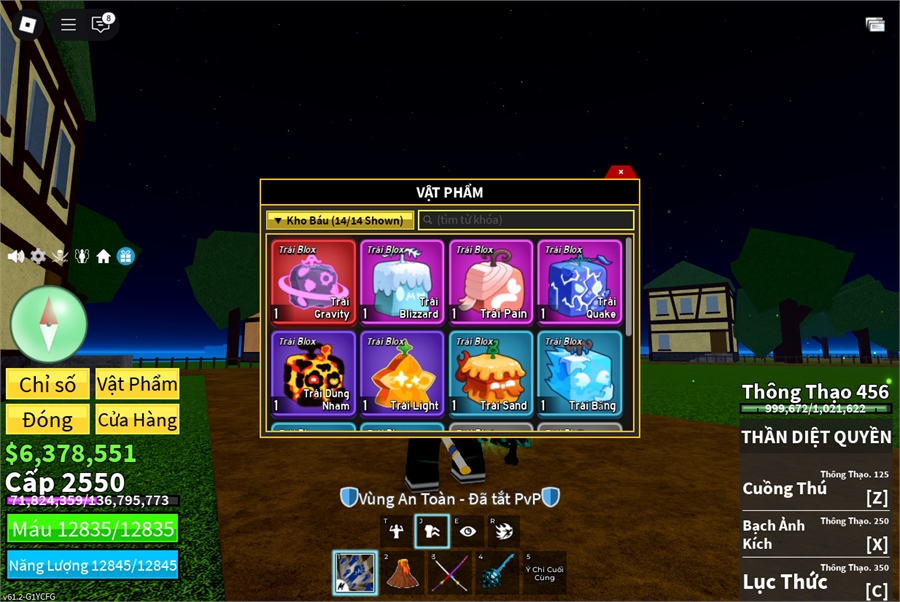This screenshot has width=900, height=602.
Task: Pick the Băng ice fruit slot
Action: tap(579, 374)
